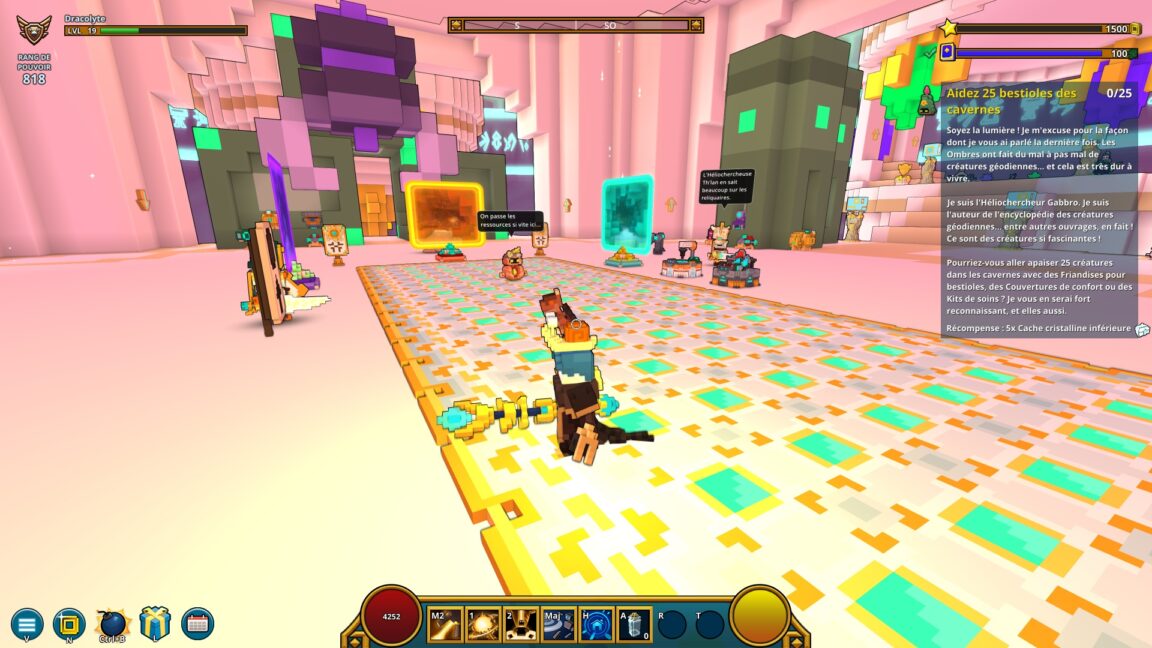Click the Dracolyte class emblem

pos(34,30)
